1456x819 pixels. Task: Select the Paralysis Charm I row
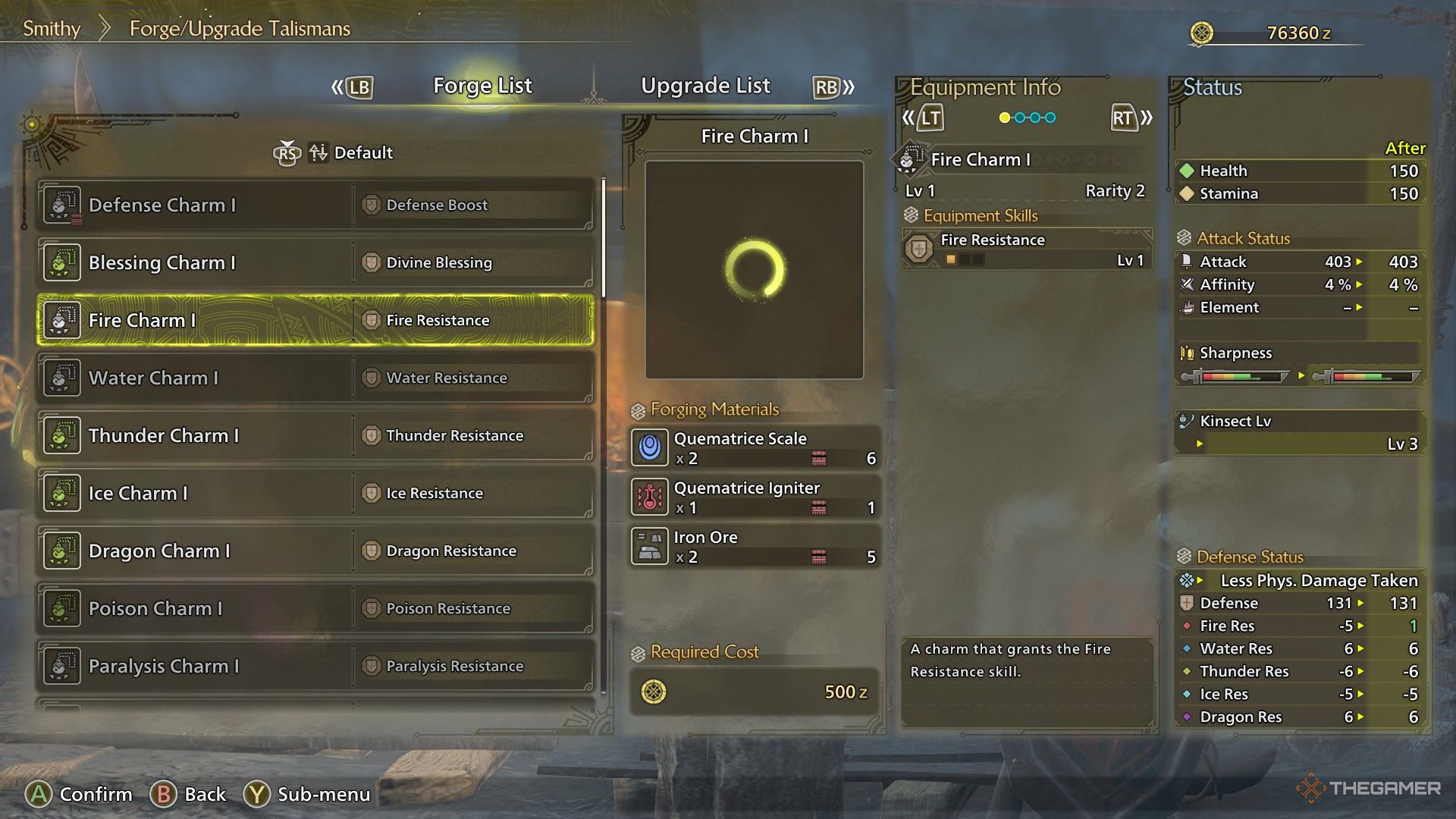point(315,666)
